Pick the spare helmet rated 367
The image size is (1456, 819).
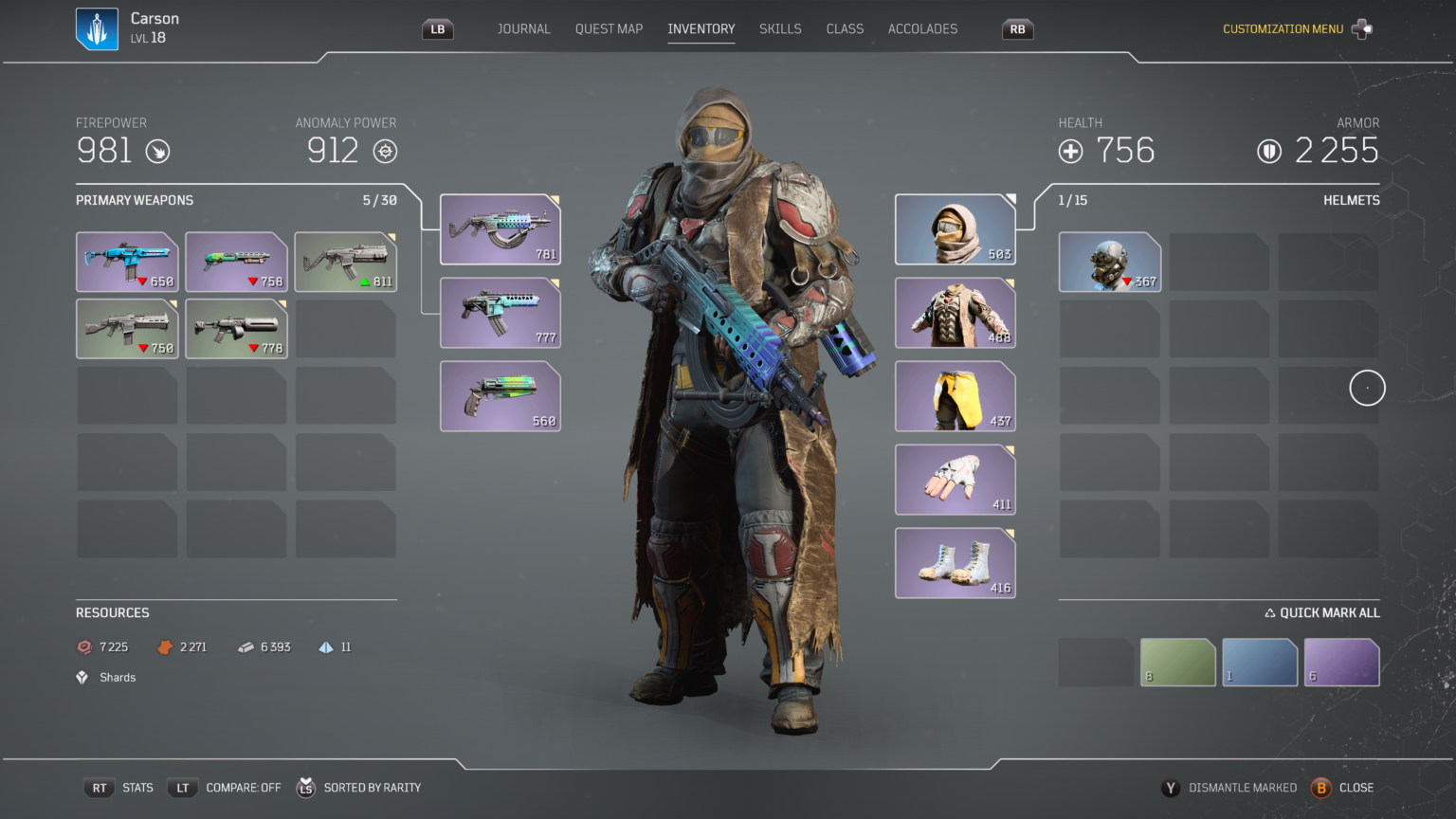(1109, 262)
